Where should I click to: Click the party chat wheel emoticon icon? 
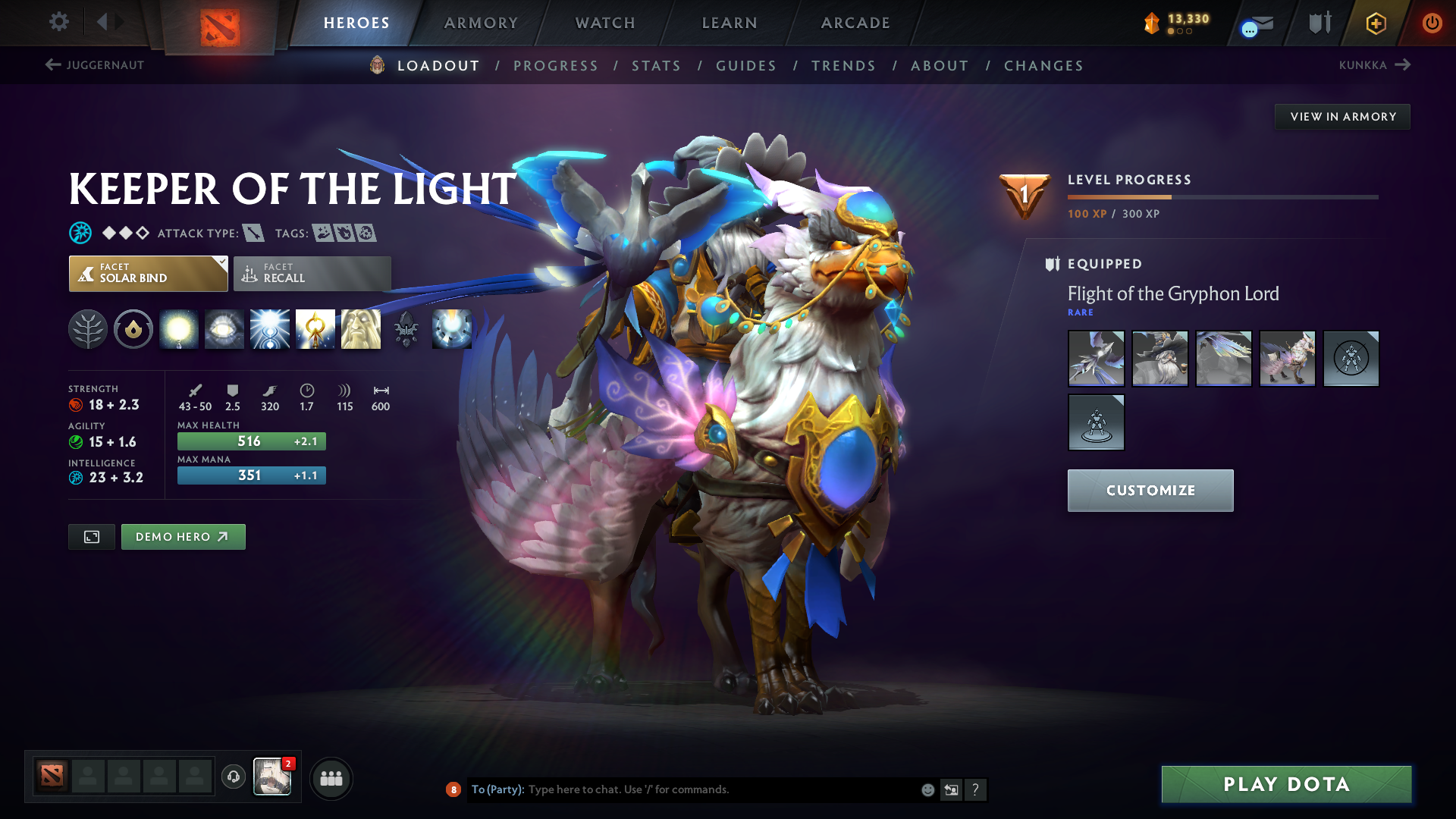tap(927, 789)
